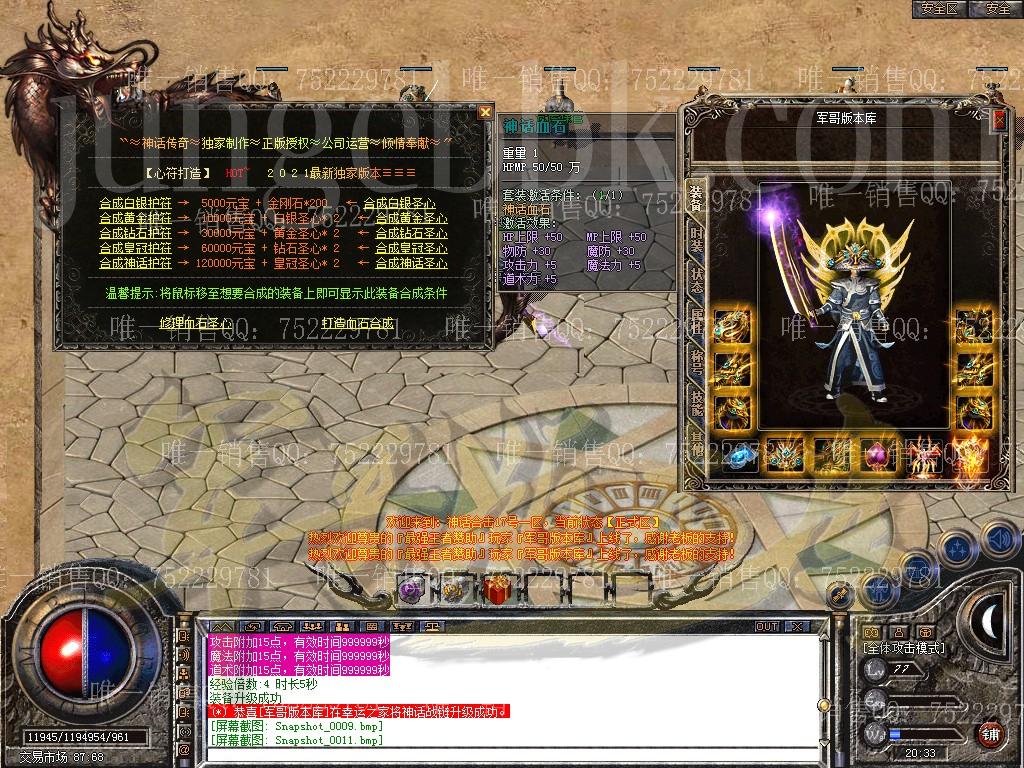Open the 状态 tab in character panel

[696, 279]
